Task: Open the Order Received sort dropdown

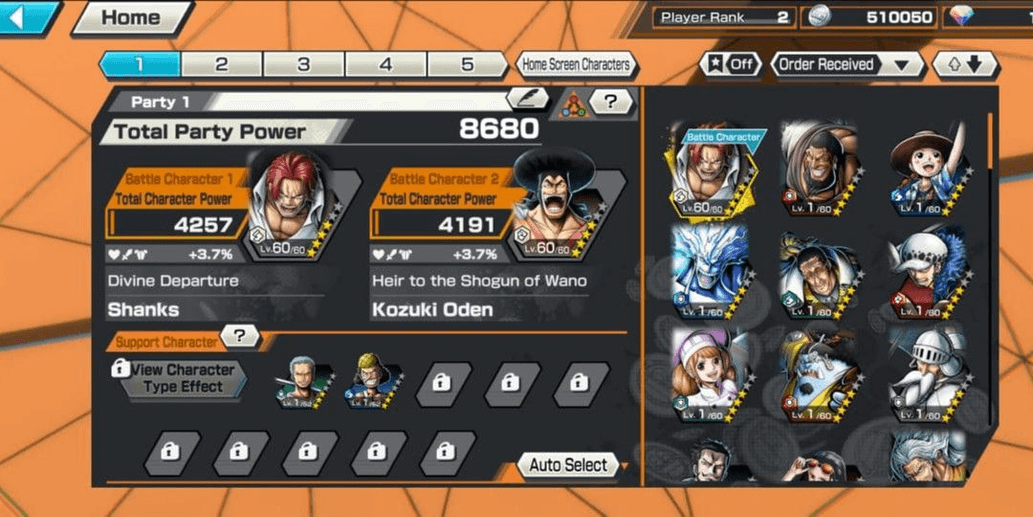Action: 847,65
